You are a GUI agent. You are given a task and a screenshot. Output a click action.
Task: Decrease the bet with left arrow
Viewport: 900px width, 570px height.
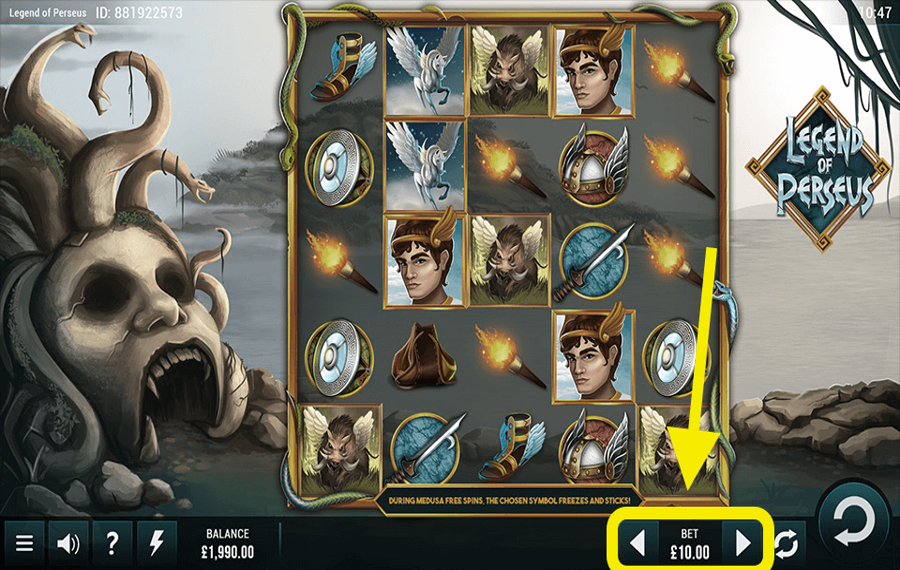coord(637,543)
